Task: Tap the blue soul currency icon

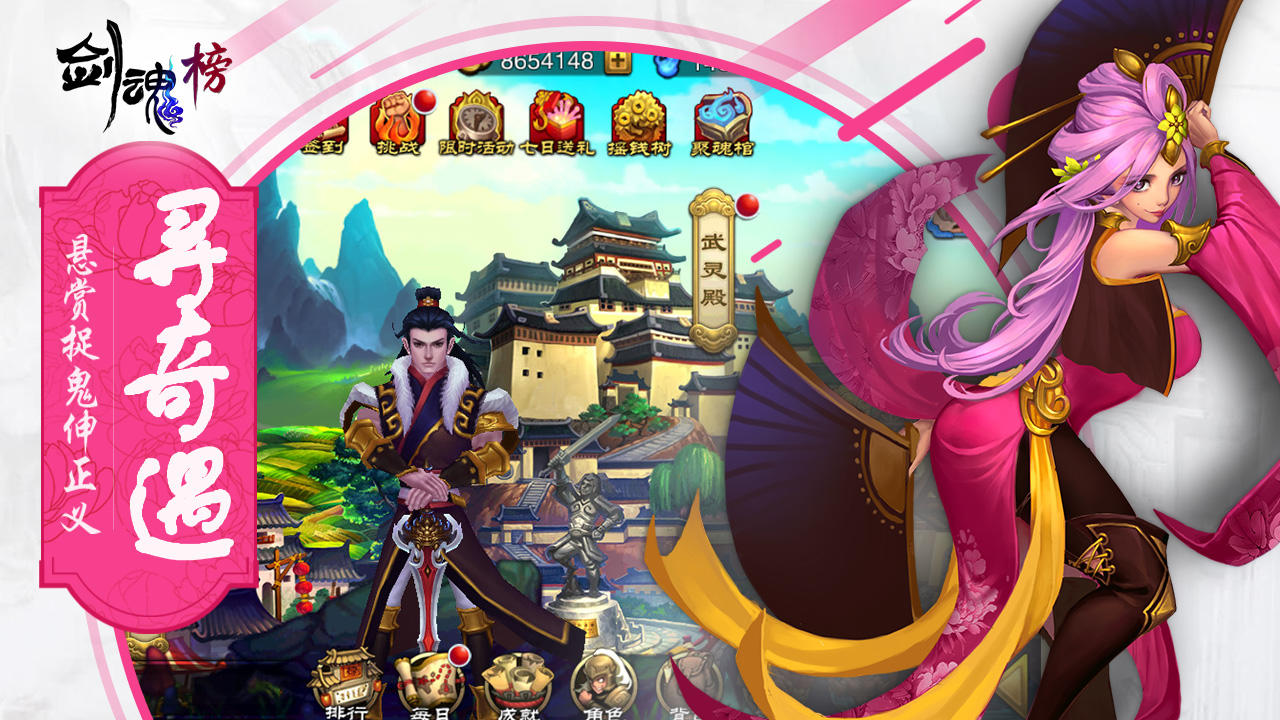Action: (668, 66)
